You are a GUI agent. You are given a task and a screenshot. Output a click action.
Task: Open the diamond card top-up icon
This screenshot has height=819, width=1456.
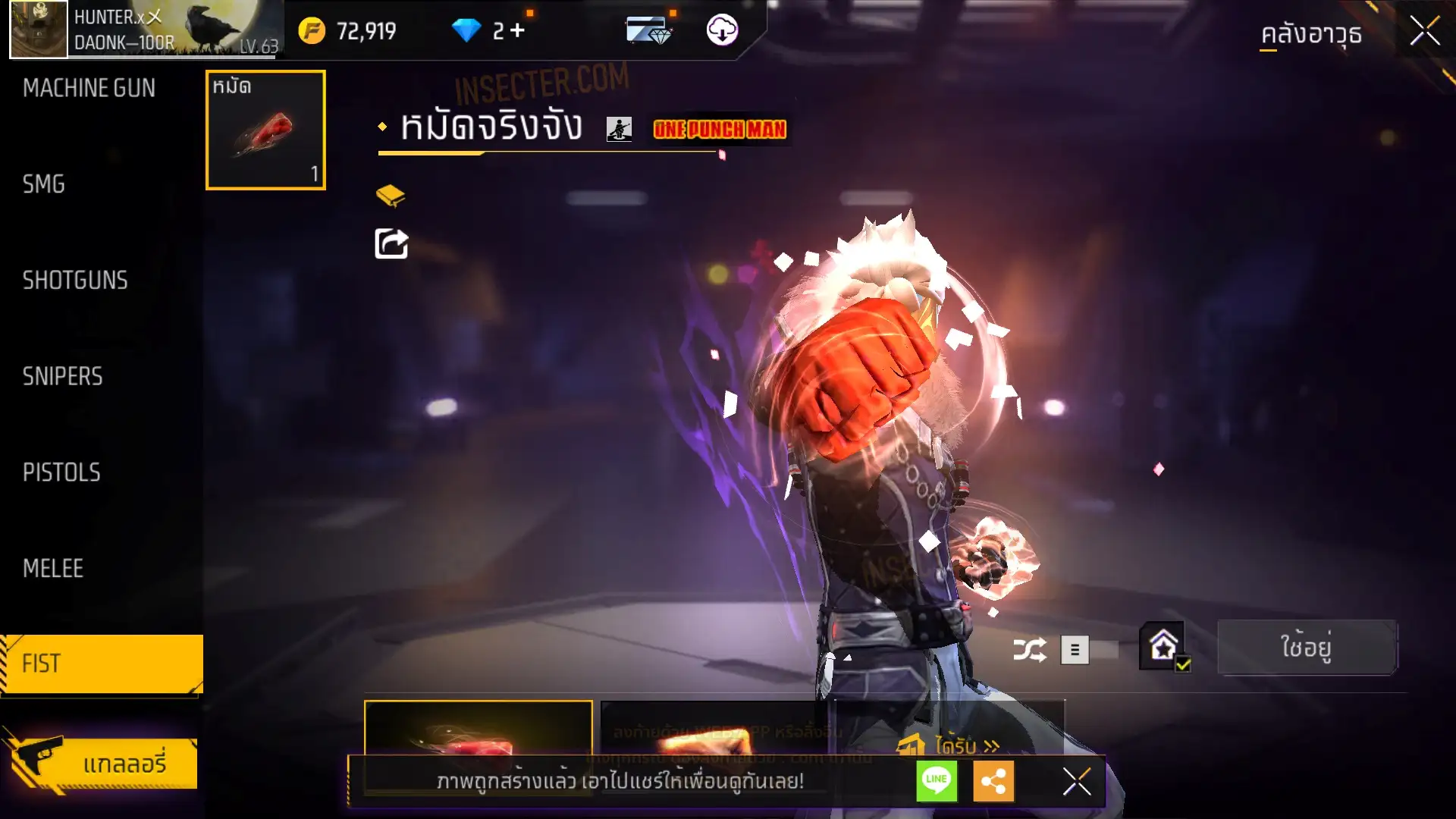[x=648, y=31]
